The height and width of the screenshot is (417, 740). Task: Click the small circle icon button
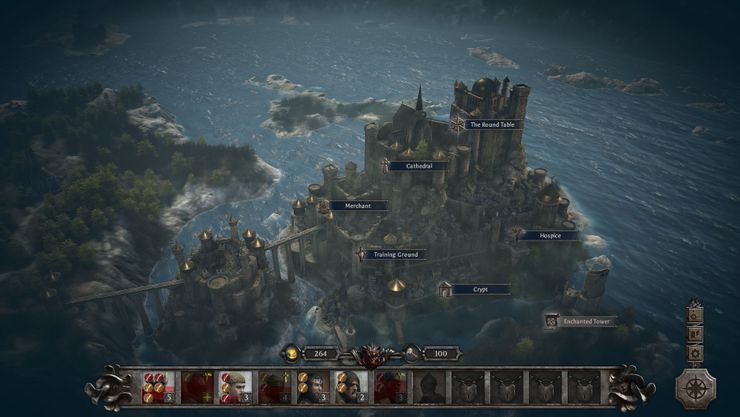point(695,315)
